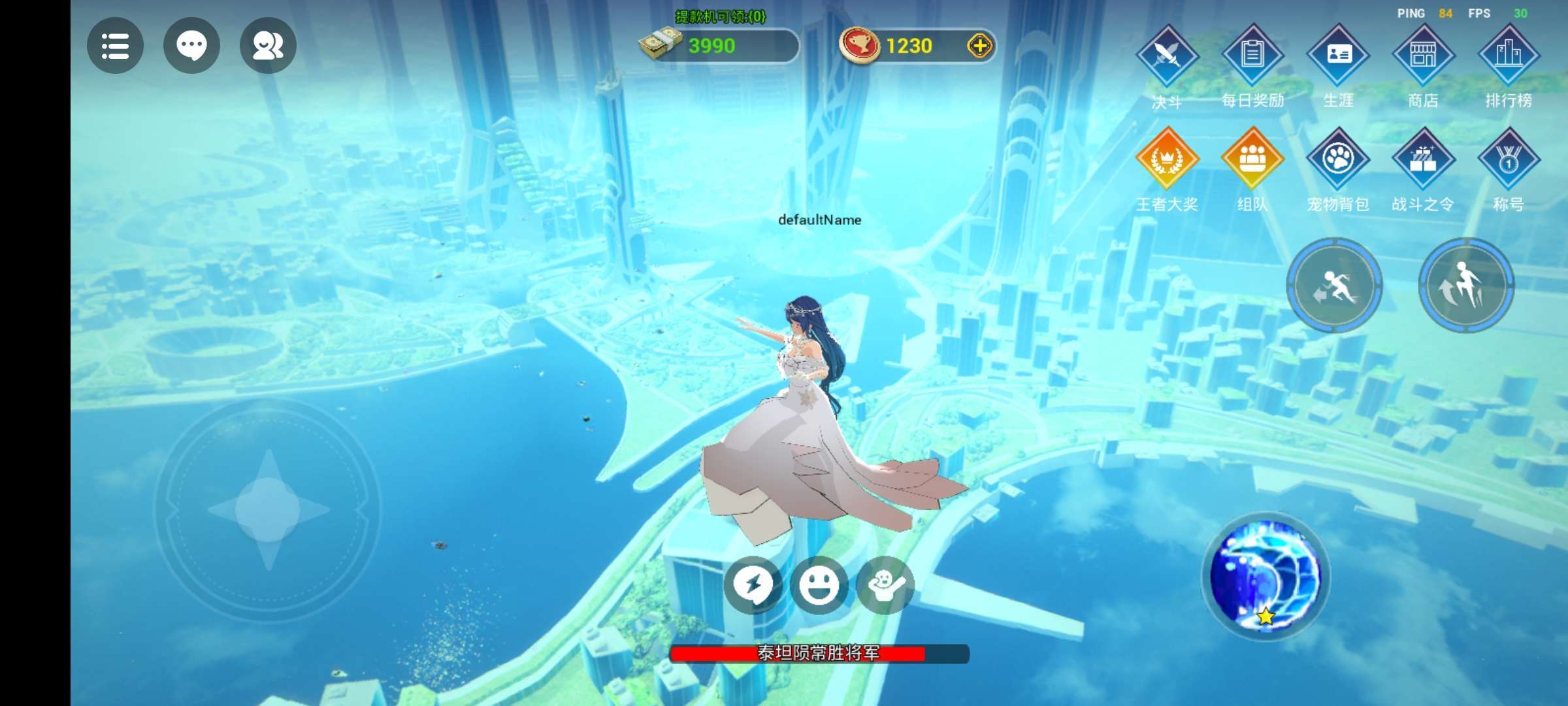
Task: Open the list menu button
Action: tap(115, 46)
